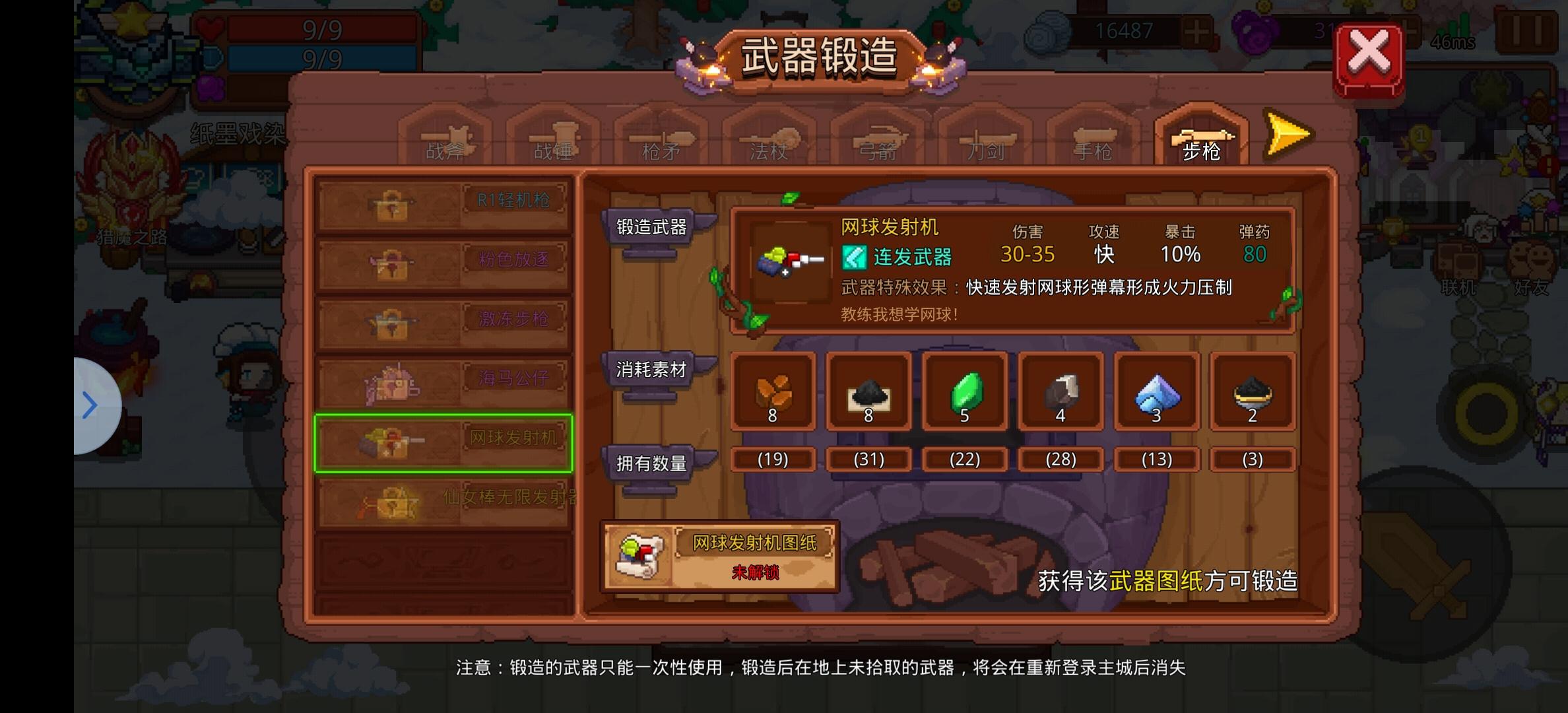1568x713 pixels.
Task: Expand the left side panel chevron
Action: (x=90, y=405)
